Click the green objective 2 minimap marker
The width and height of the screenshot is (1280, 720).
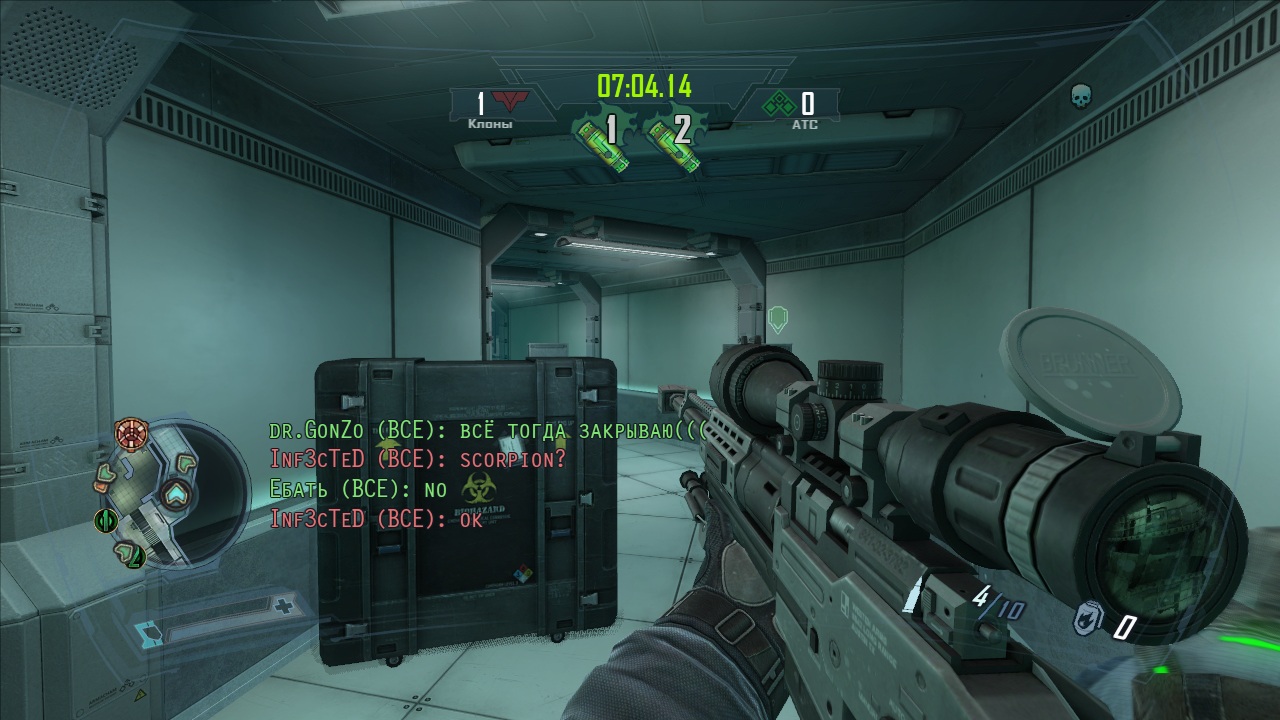point(130,553)
